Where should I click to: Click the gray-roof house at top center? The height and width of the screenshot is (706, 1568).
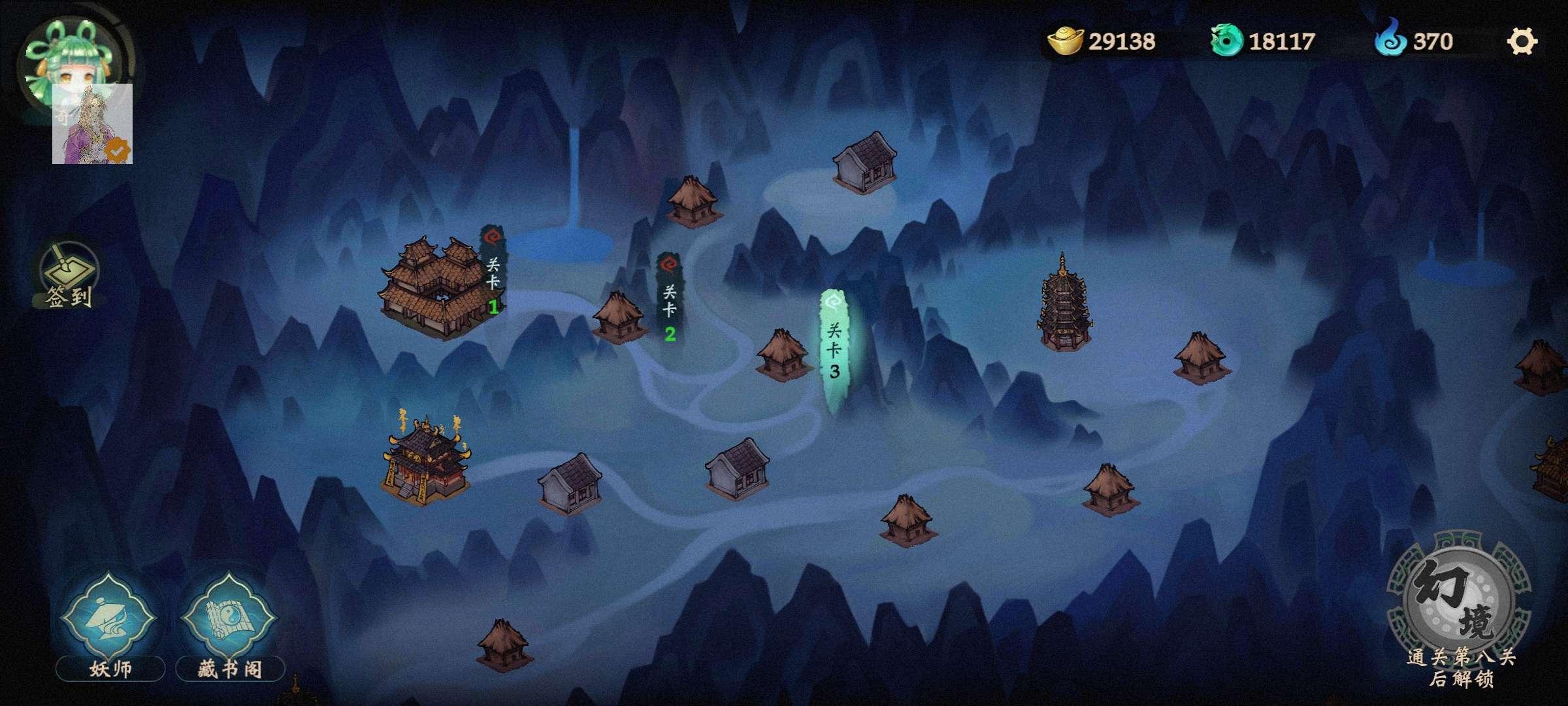[x=864, y=163]
